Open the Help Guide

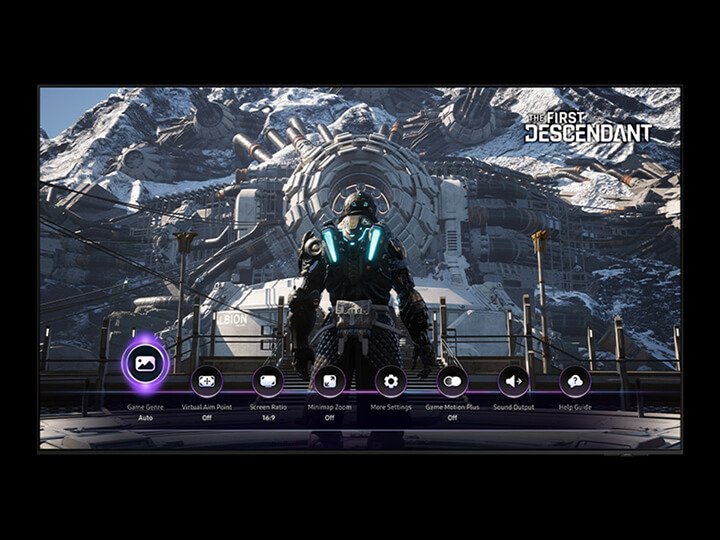click(x=575, y=381)
